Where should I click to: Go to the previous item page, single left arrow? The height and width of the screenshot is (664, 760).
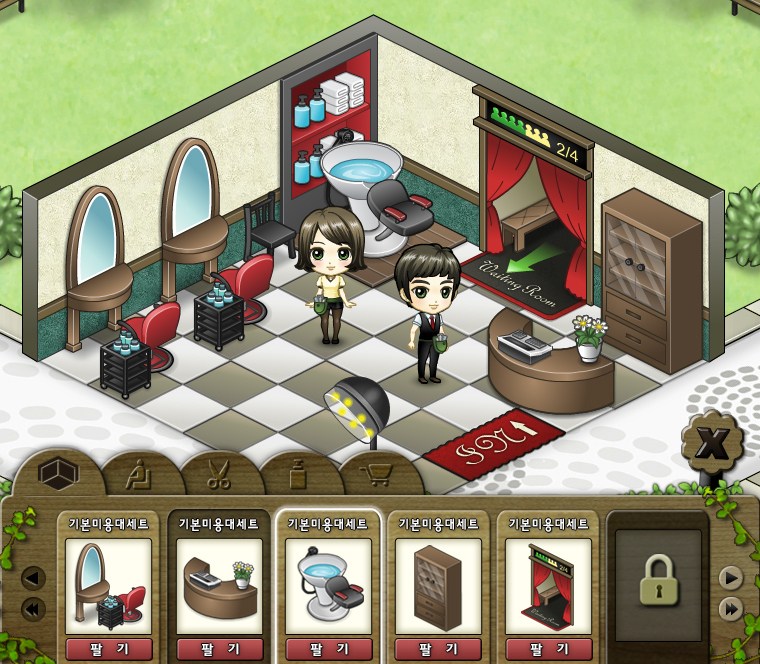tap(33, 578)
